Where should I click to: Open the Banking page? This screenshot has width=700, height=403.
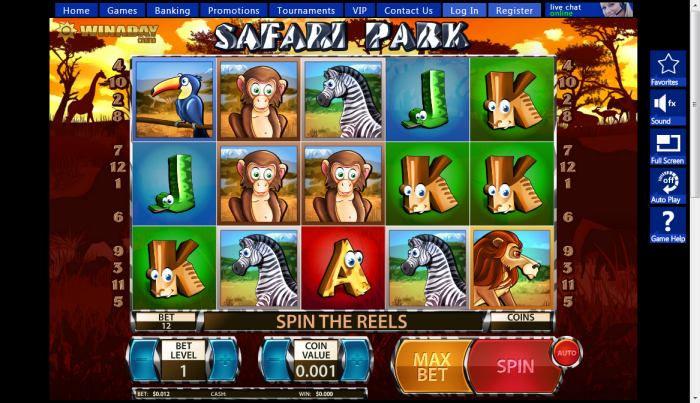(173, 11)
